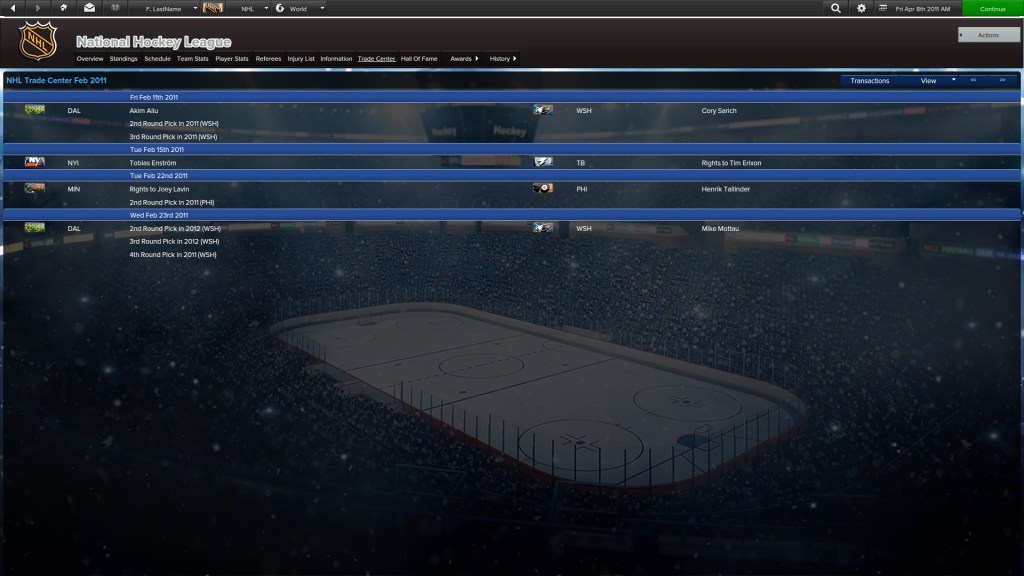Select player Akim Aliu in the trade list
This screenshot has width=1024, height=576.
coord(145,111)
